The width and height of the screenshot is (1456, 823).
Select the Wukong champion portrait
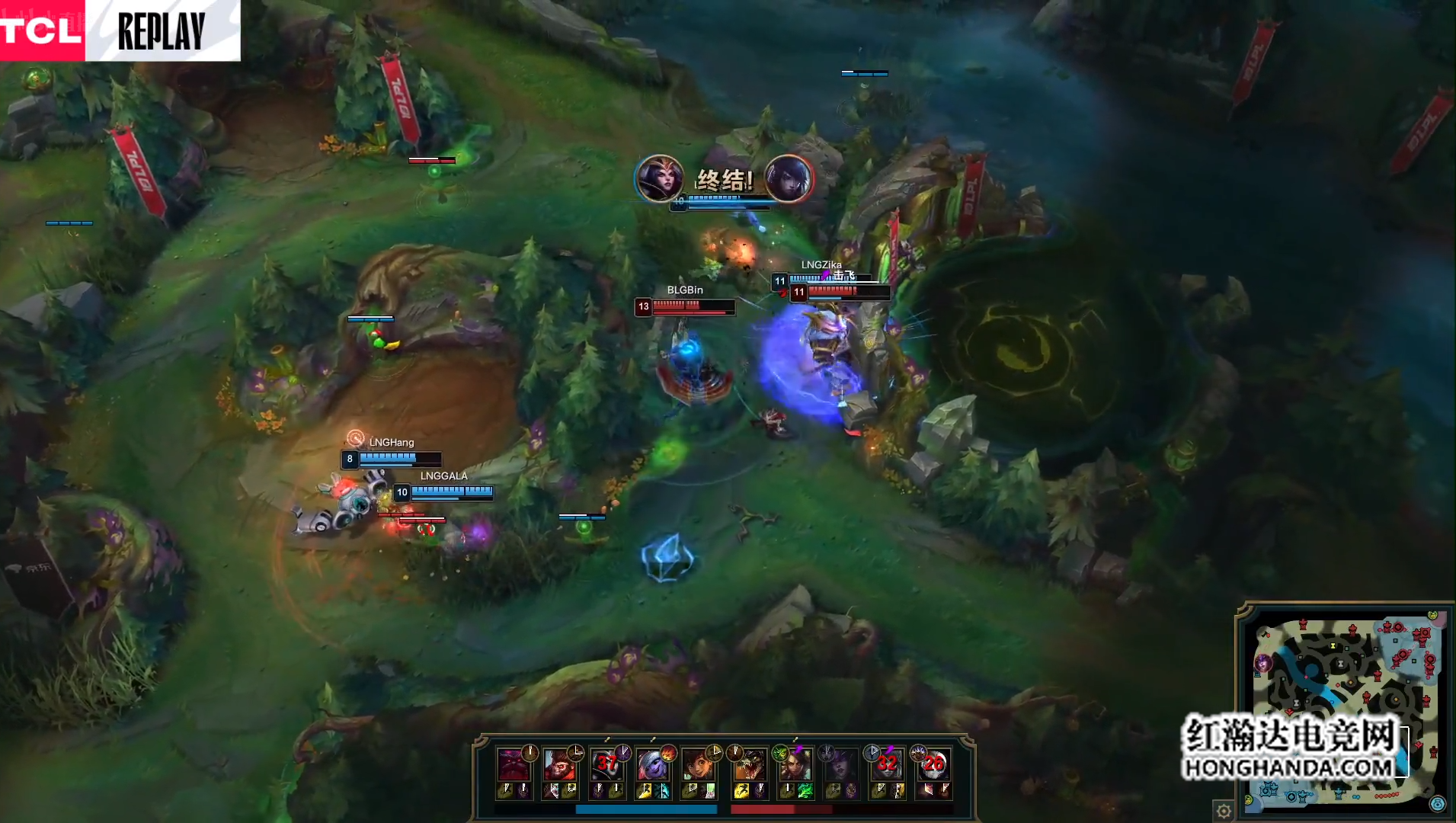[x=558, y=764]
